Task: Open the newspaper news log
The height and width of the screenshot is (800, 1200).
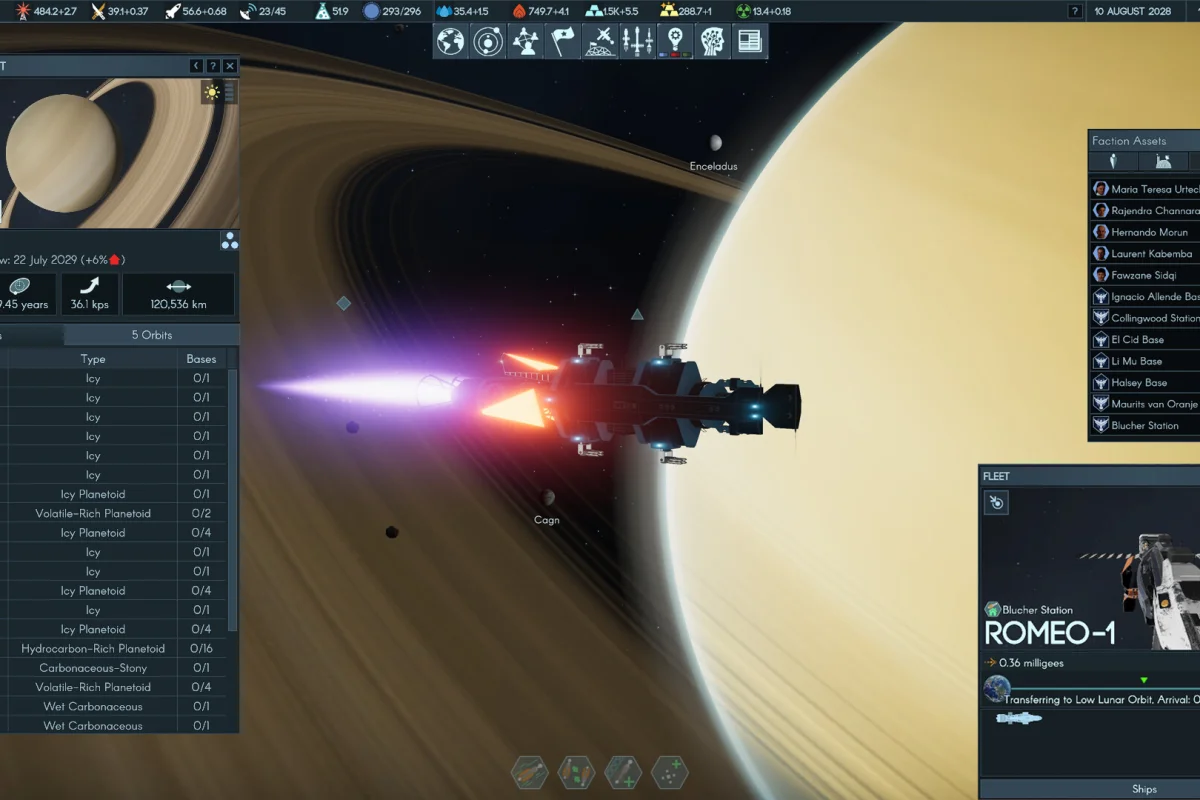Action: (x=748, y=41)
